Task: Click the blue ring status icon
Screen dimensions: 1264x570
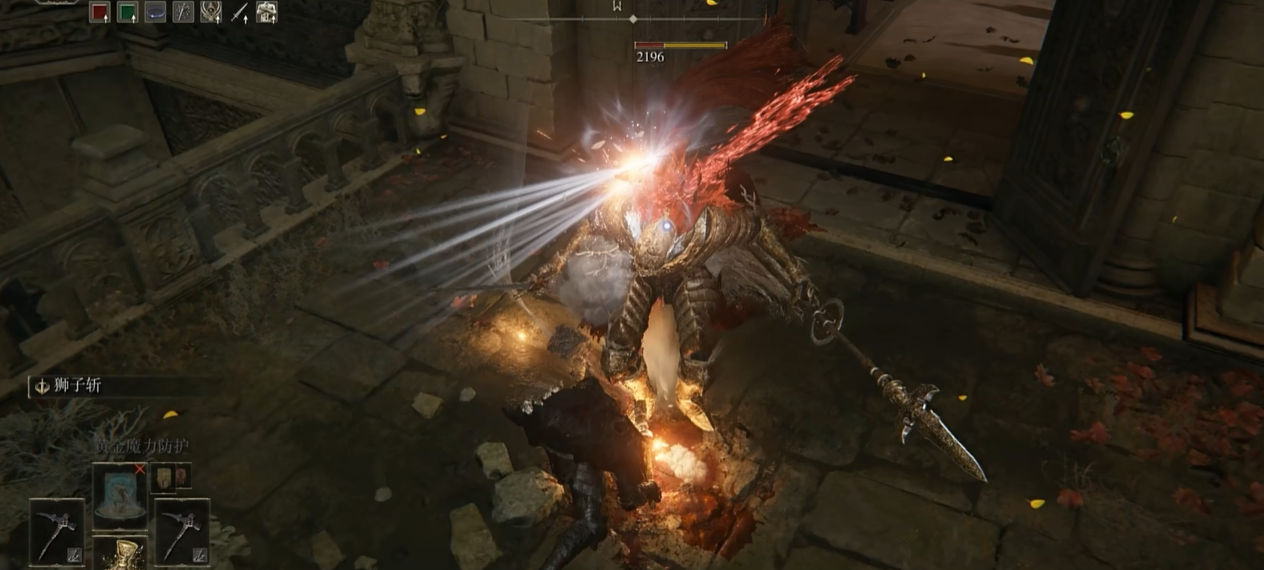Action: tap(156, 12)
